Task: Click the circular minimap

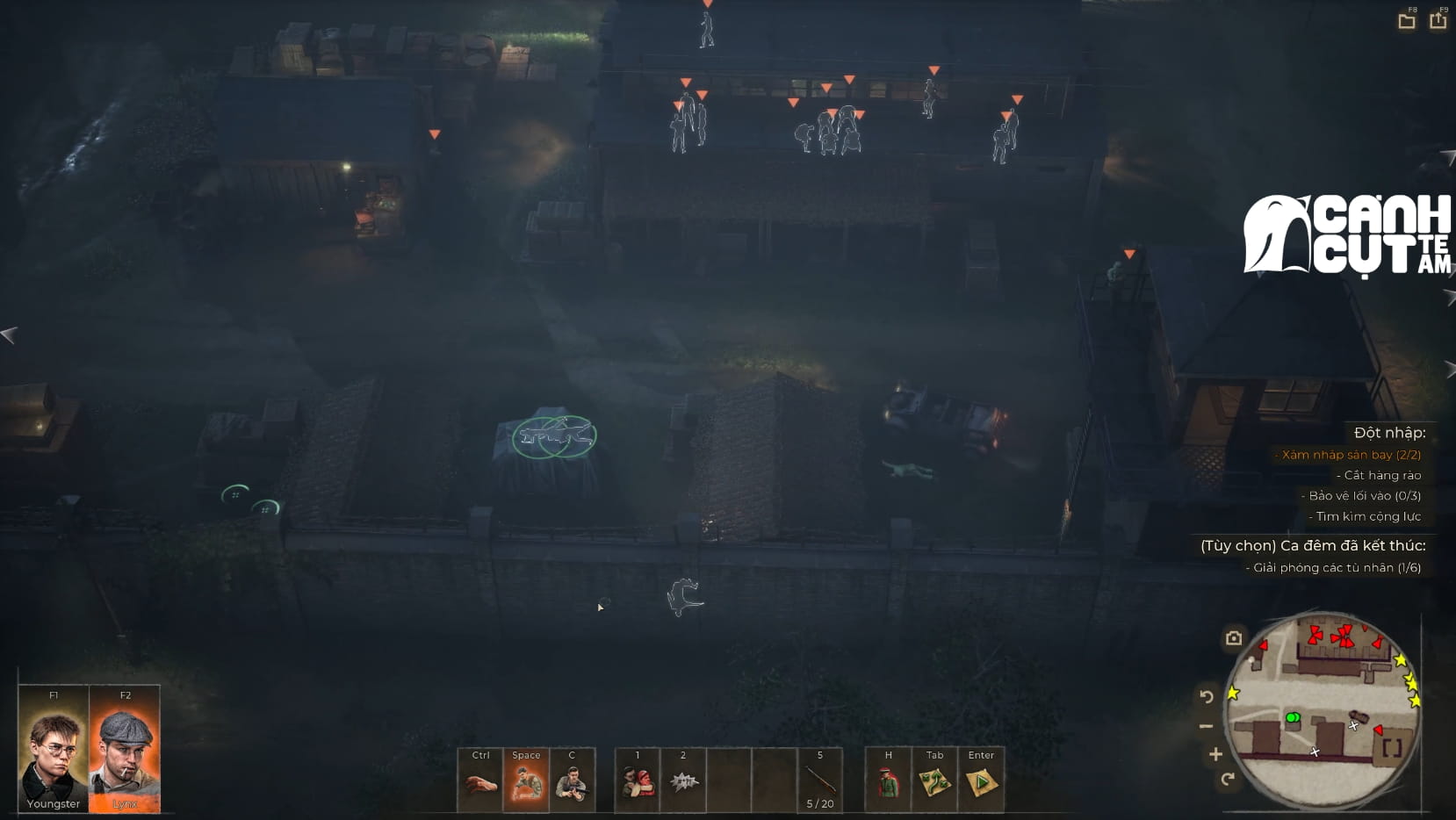Action: (x=1321, y=710)
